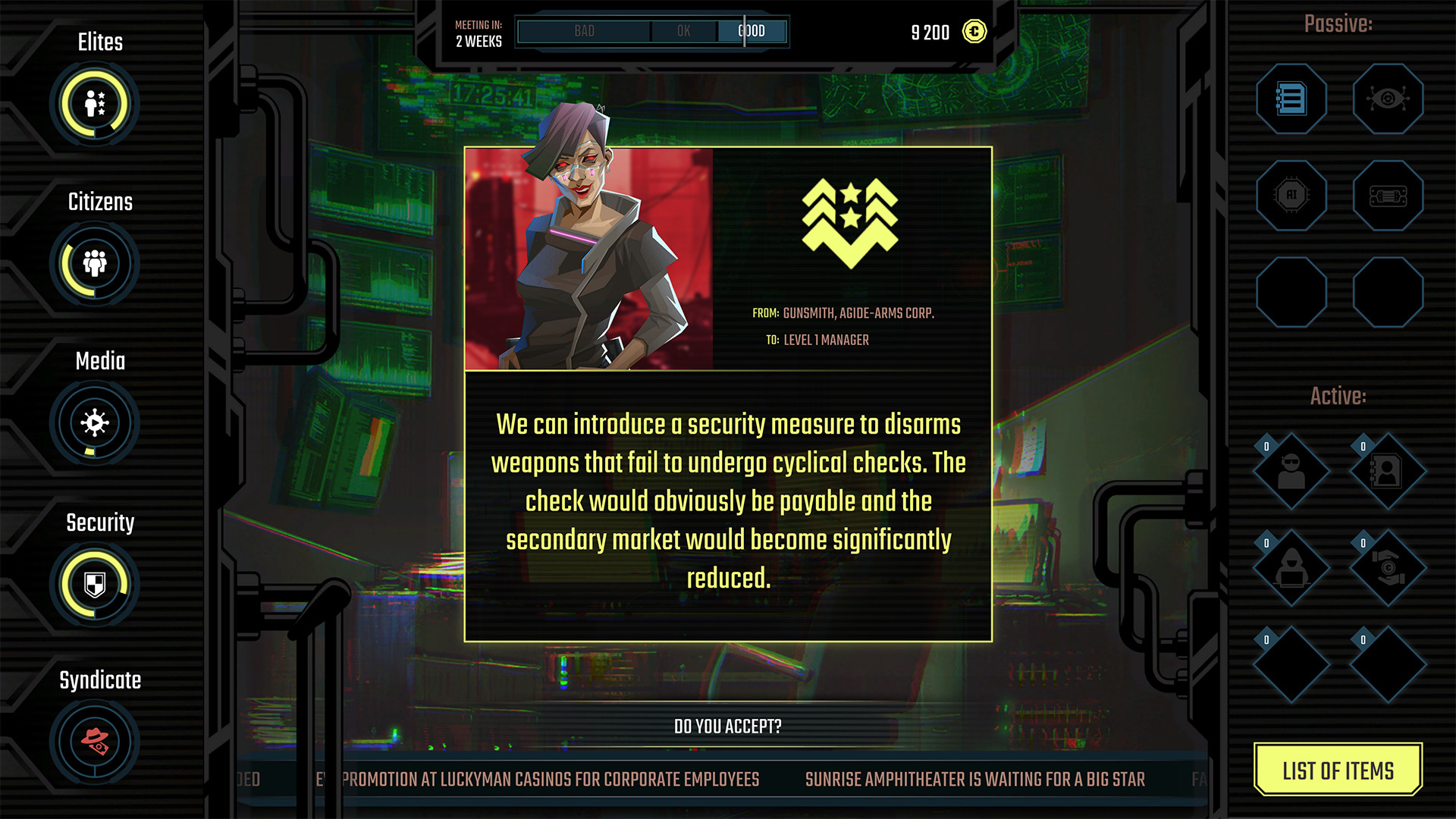Click DO YOU ACCEPT? on the proposal

(726, 725)
